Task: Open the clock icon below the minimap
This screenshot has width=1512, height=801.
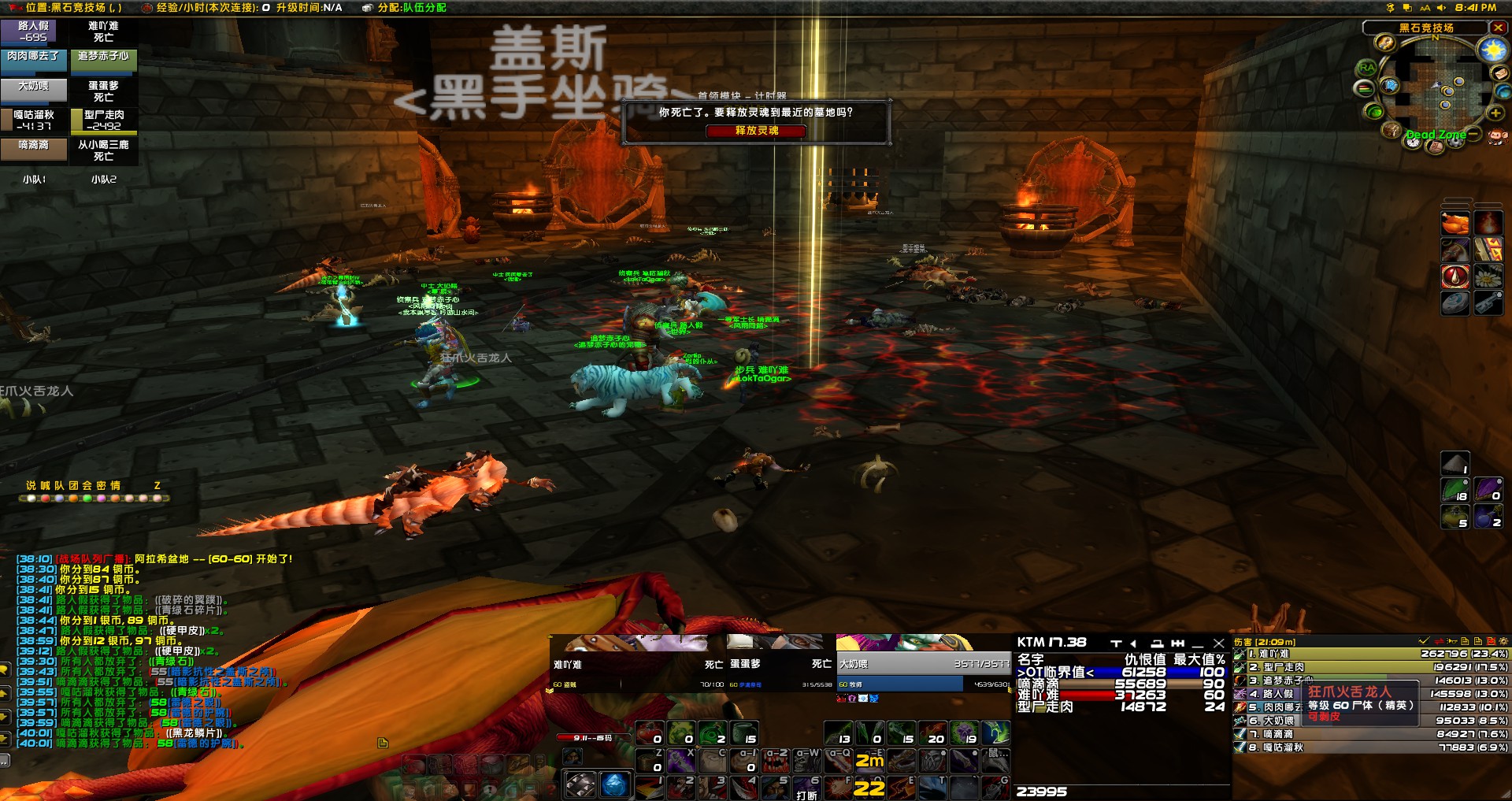Action: pyautogui.click(x=1413, y=143)
